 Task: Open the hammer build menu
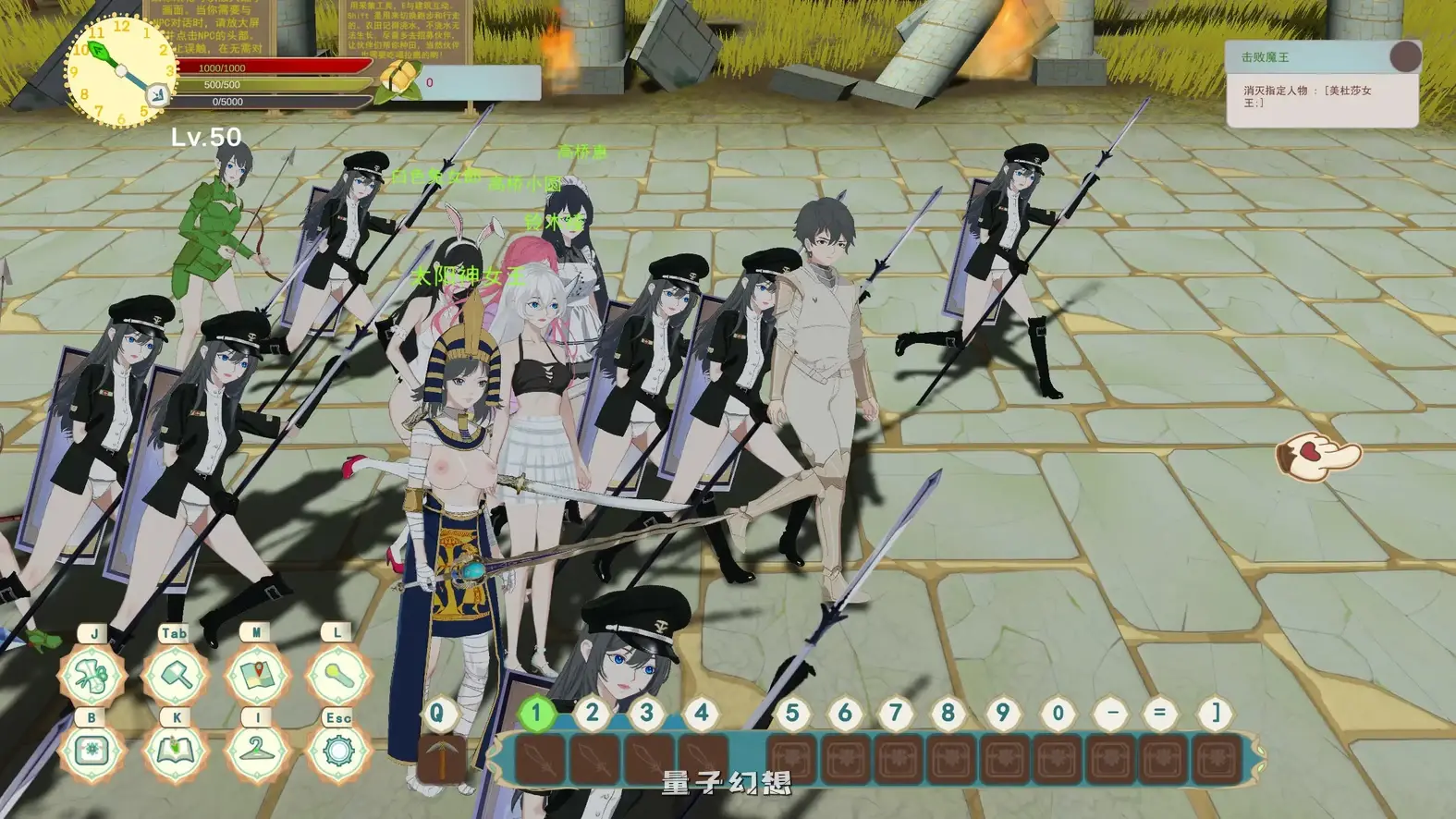174,676
